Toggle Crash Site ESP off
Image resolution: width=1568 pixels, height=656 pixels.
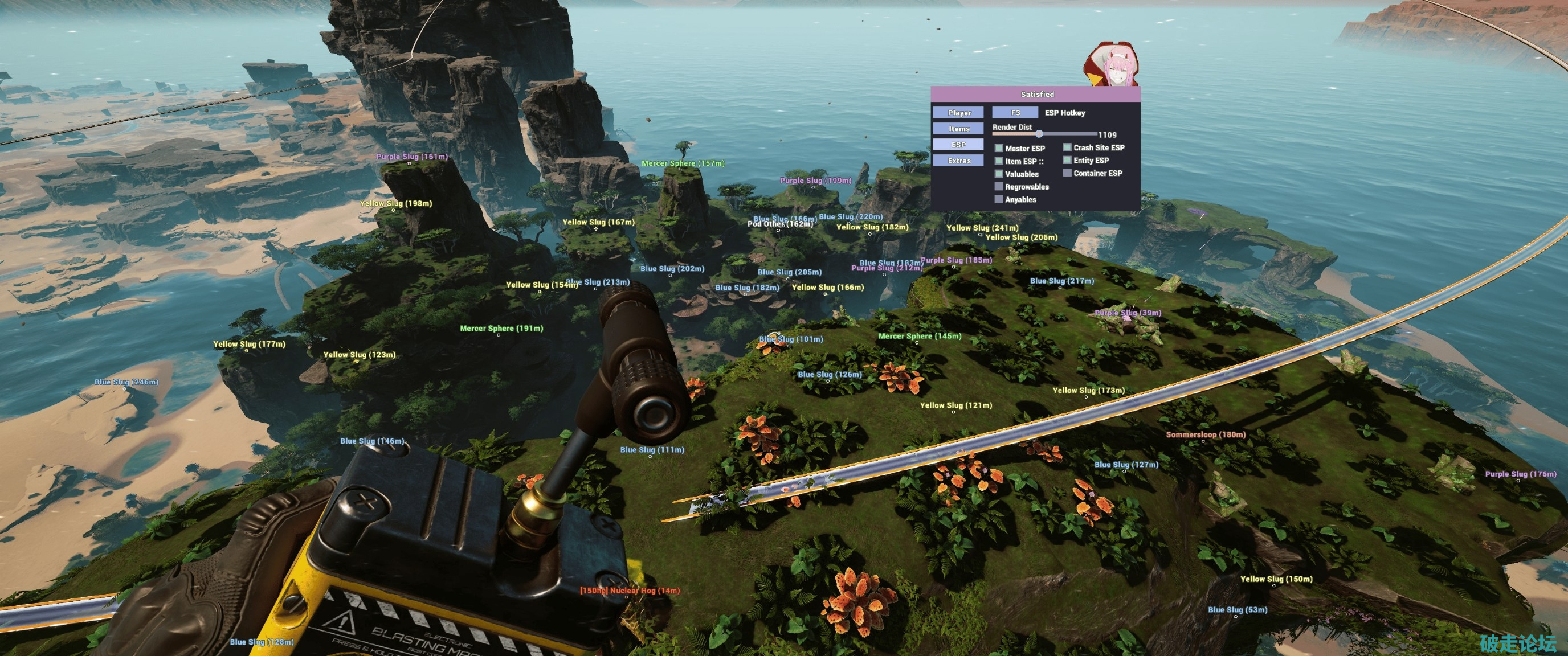(x=1067, y=147)
